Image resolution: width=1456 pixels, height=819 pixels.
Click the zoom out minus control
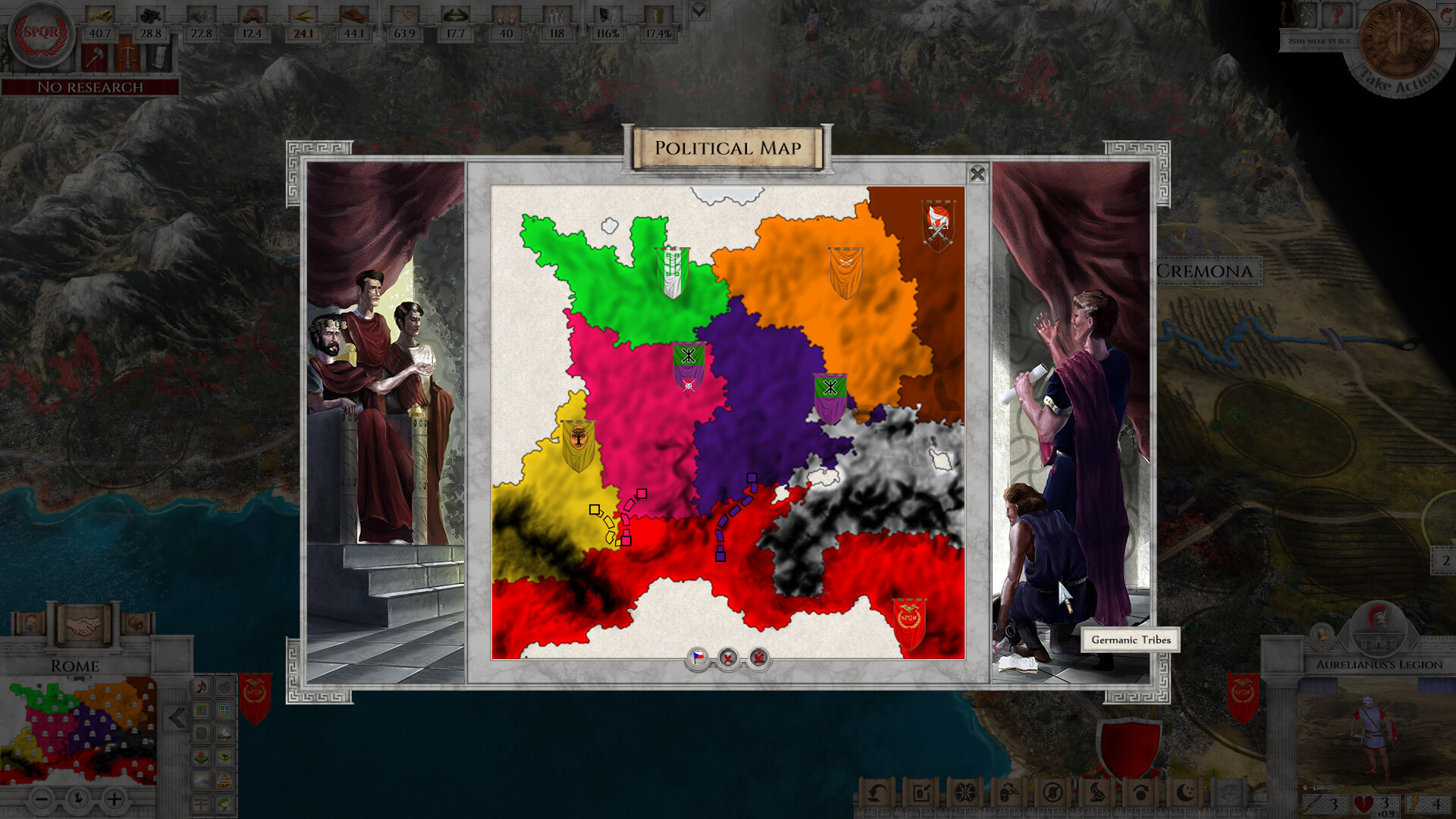click(x=42, y=798)
